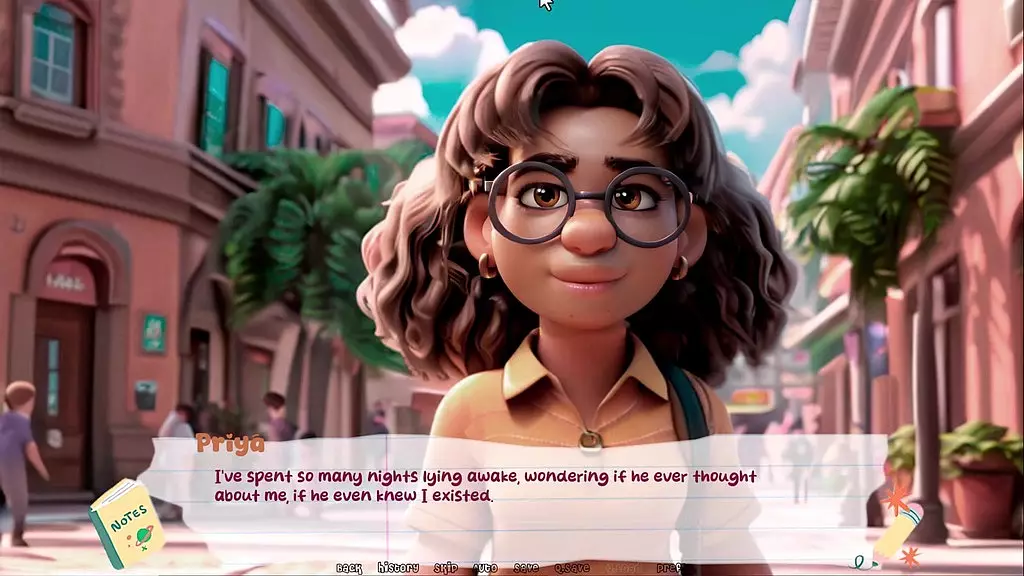The width and height of the screenshot is (1024, 576).
Task: Activate Skip in the quick menu
Action: click(445, 568)
